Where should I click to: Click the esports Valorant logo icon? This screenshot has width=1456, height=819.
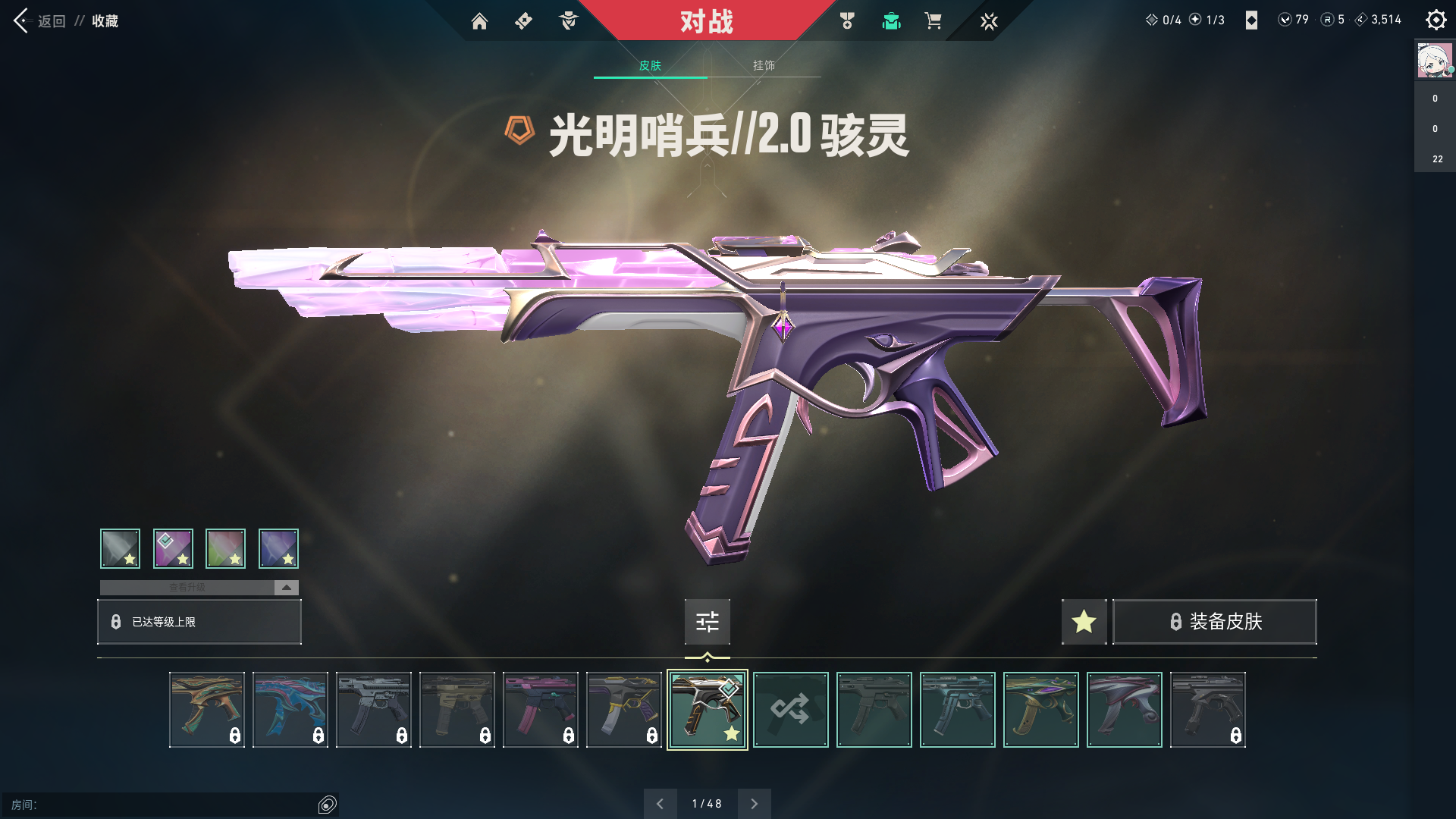click(989, 21)
